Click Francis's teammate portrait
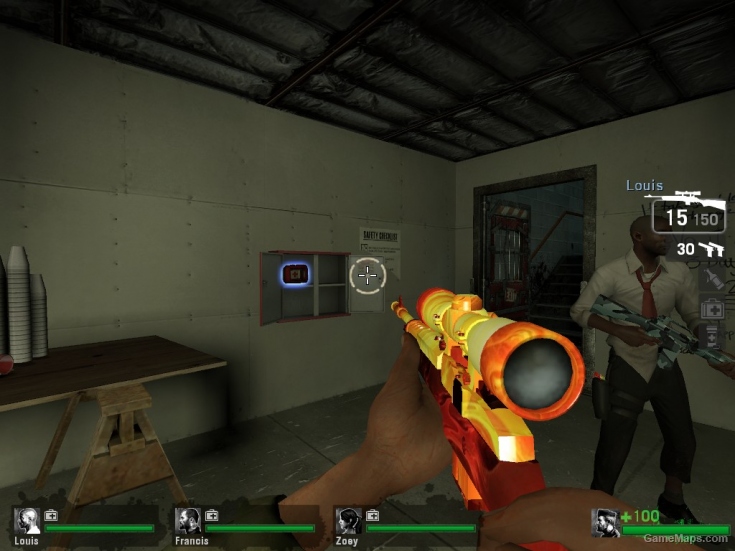The height and width of the screenshot is (551, 735). click(x=188, y=520)
